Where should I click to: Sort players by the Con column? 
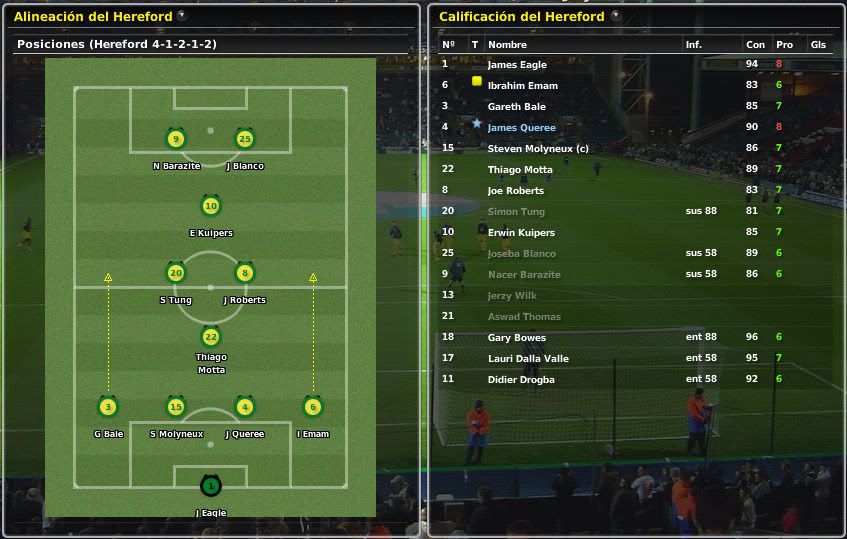point(755,45)
